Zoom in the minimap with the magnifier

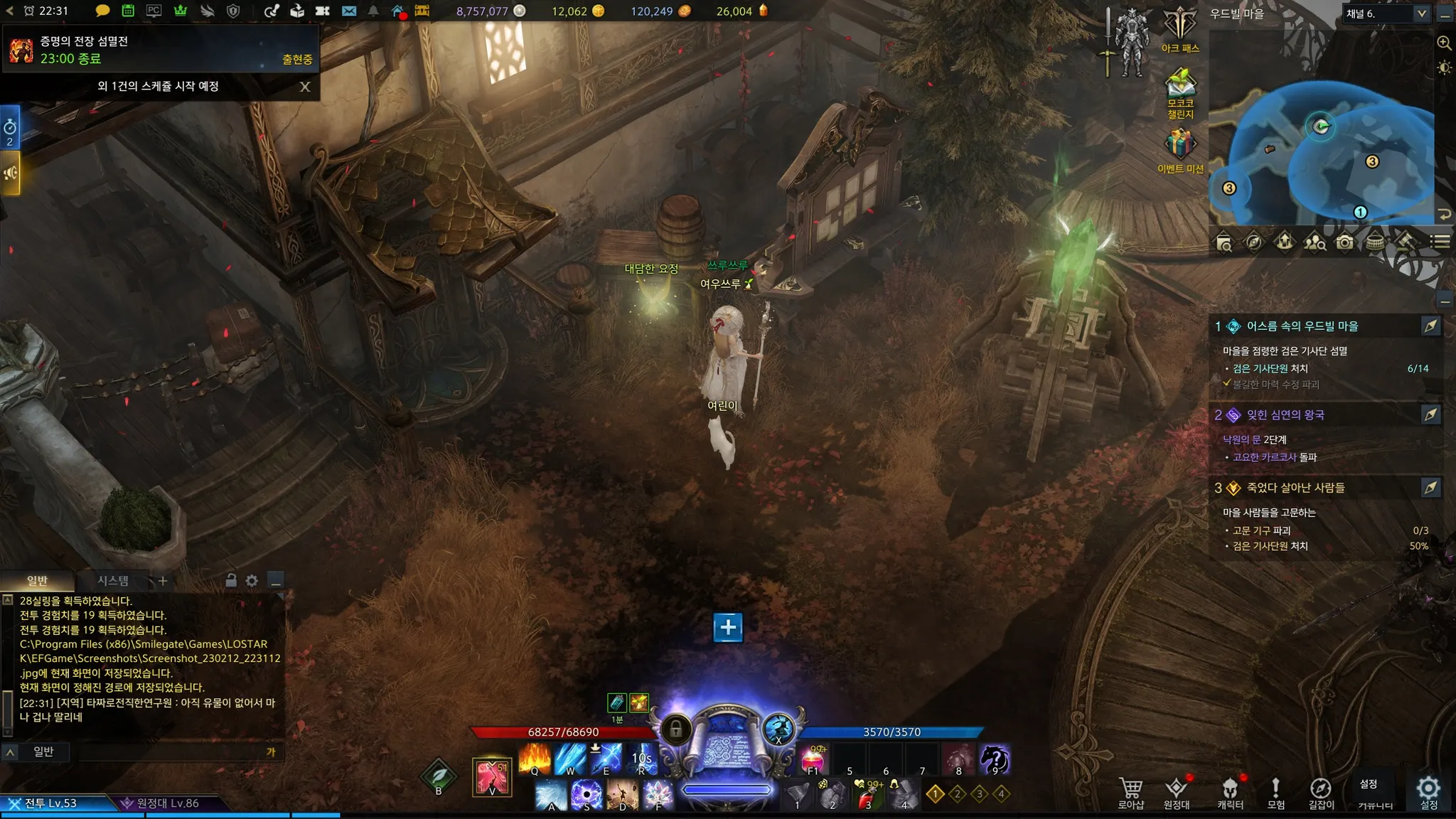click(1444, 43)
